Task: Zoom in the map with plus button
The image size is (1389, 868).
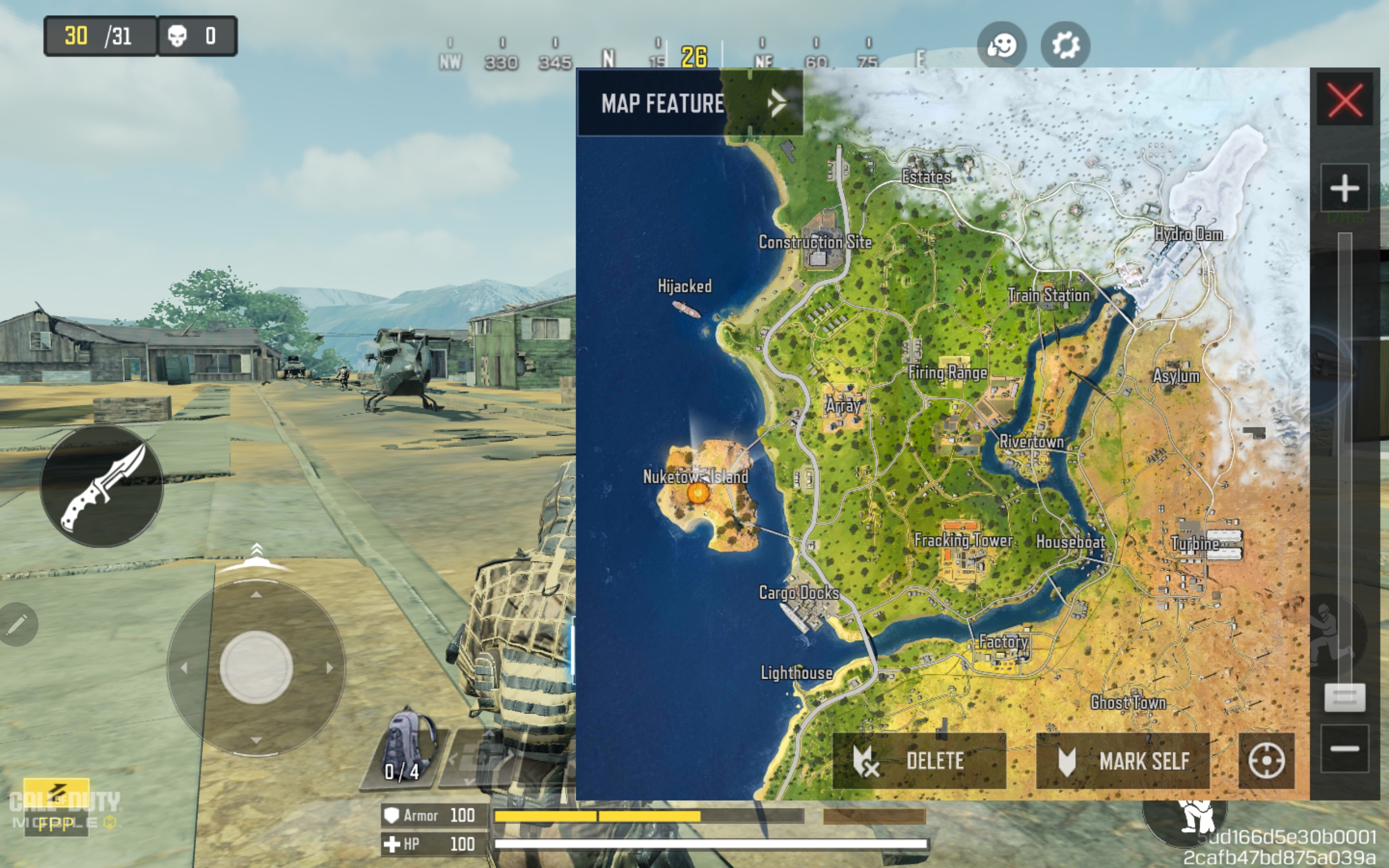Action: 1344,188
